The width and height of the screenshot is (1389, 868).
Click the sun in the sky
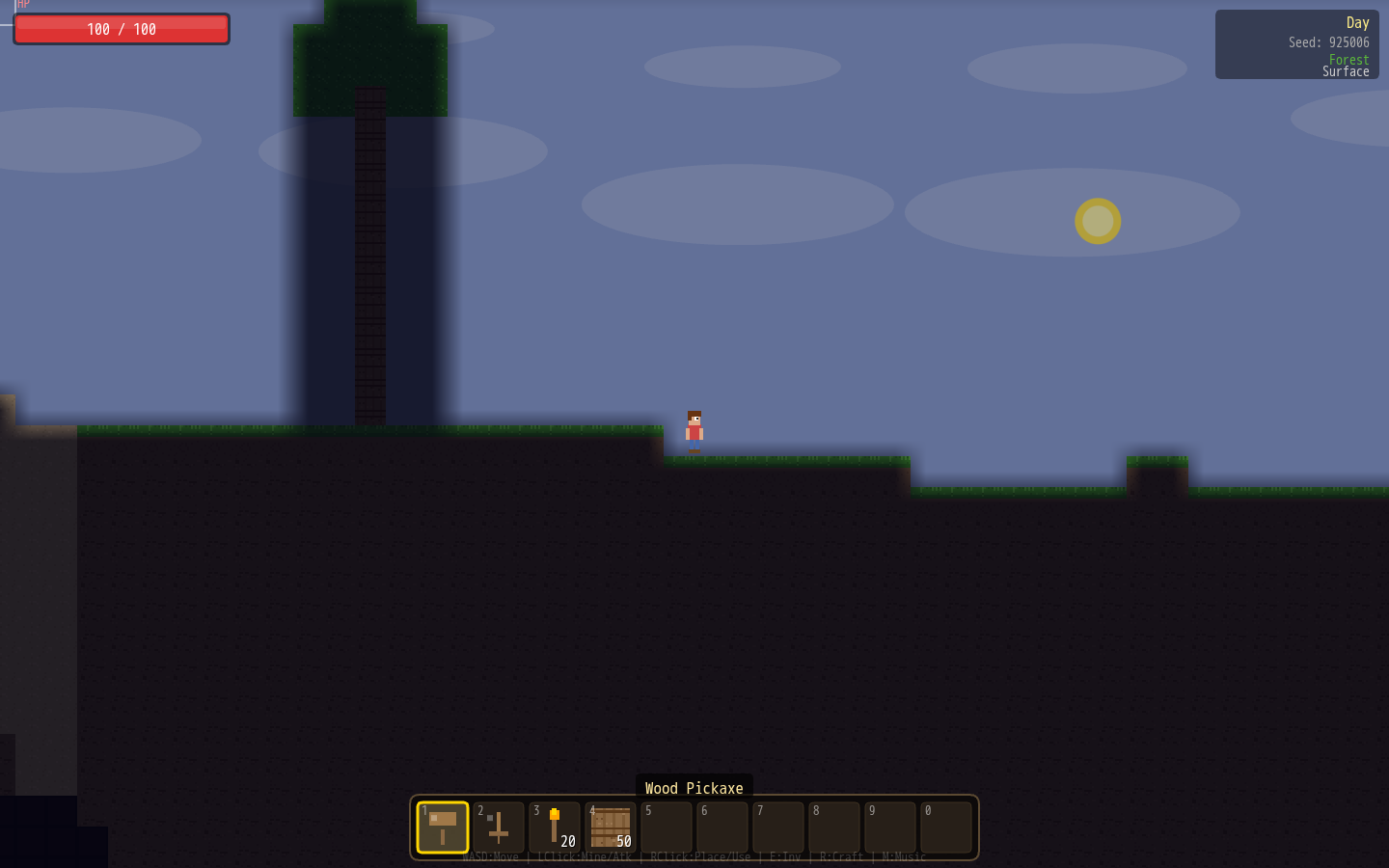pos(1098,221)
